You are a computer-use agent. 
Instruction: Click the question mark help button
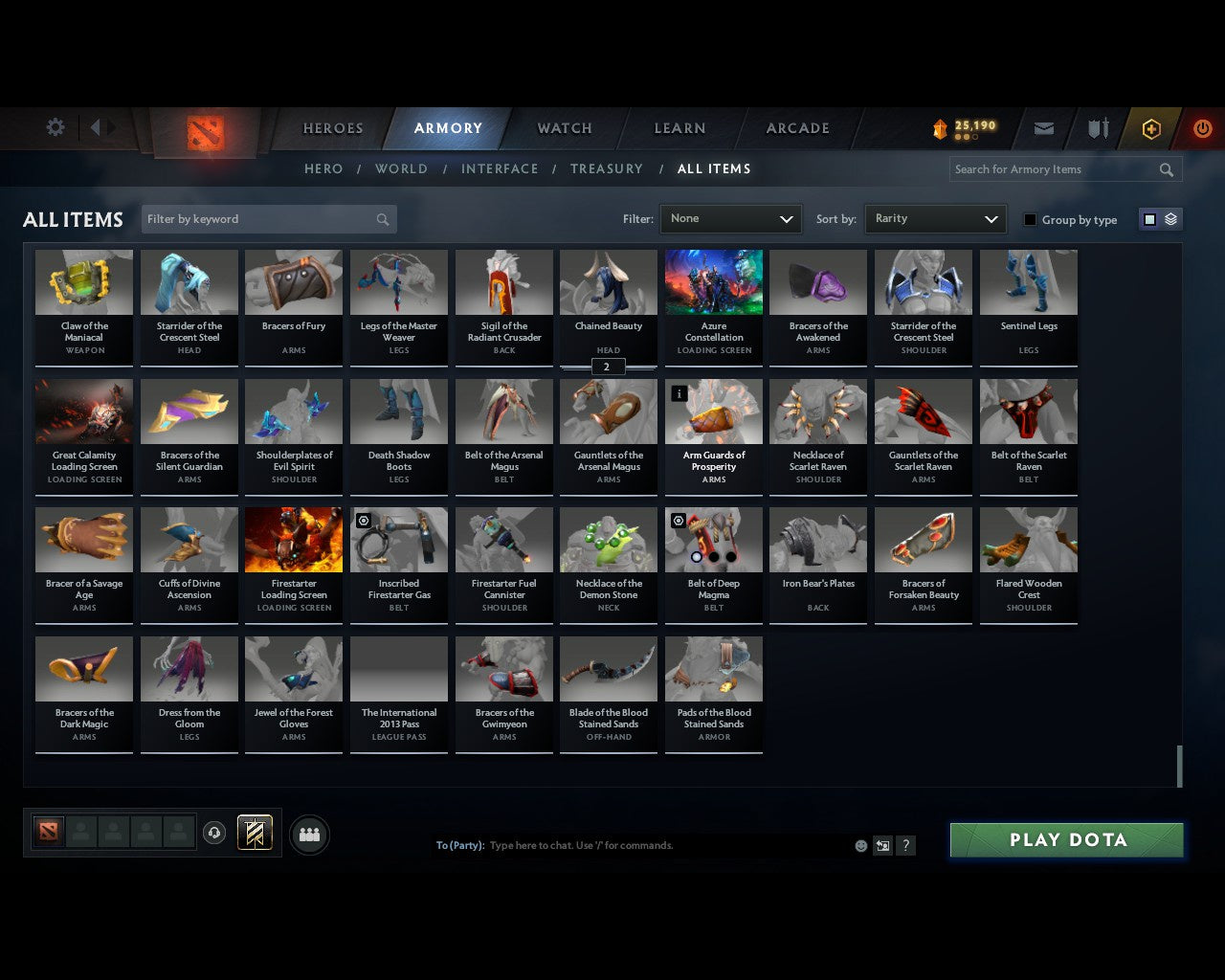click(x=905, y=845)
